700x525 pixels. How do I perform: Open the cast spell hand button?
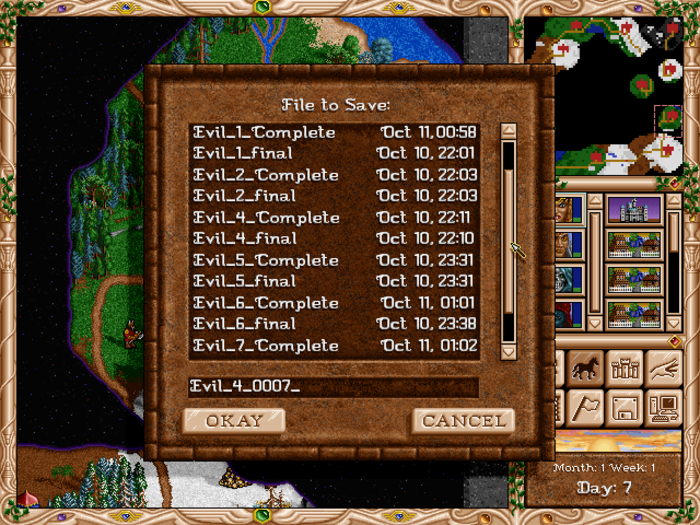(x=663, y=369)
